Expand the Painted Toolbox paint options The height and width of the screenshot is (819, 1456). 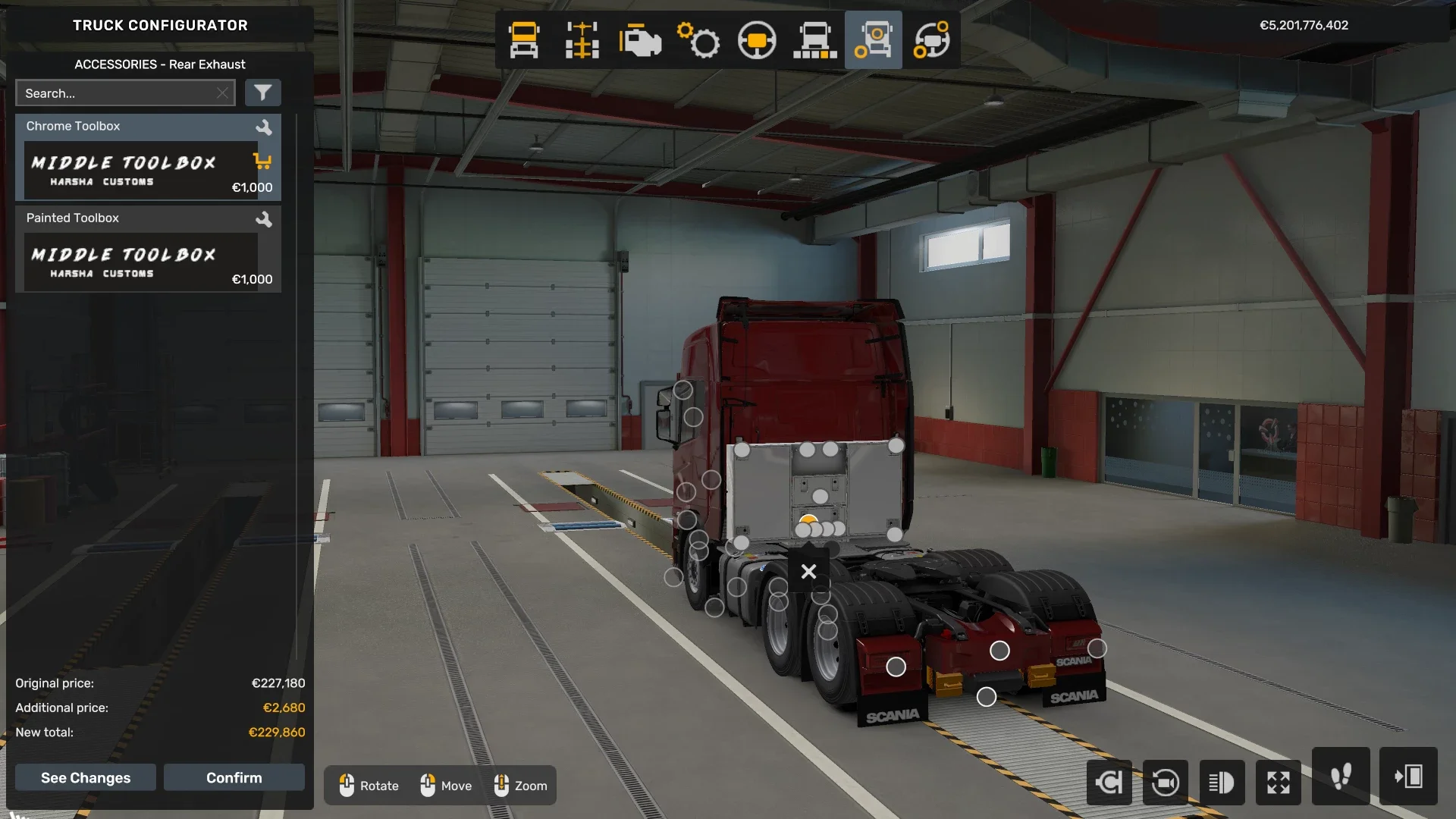click(x=265, y=218)
